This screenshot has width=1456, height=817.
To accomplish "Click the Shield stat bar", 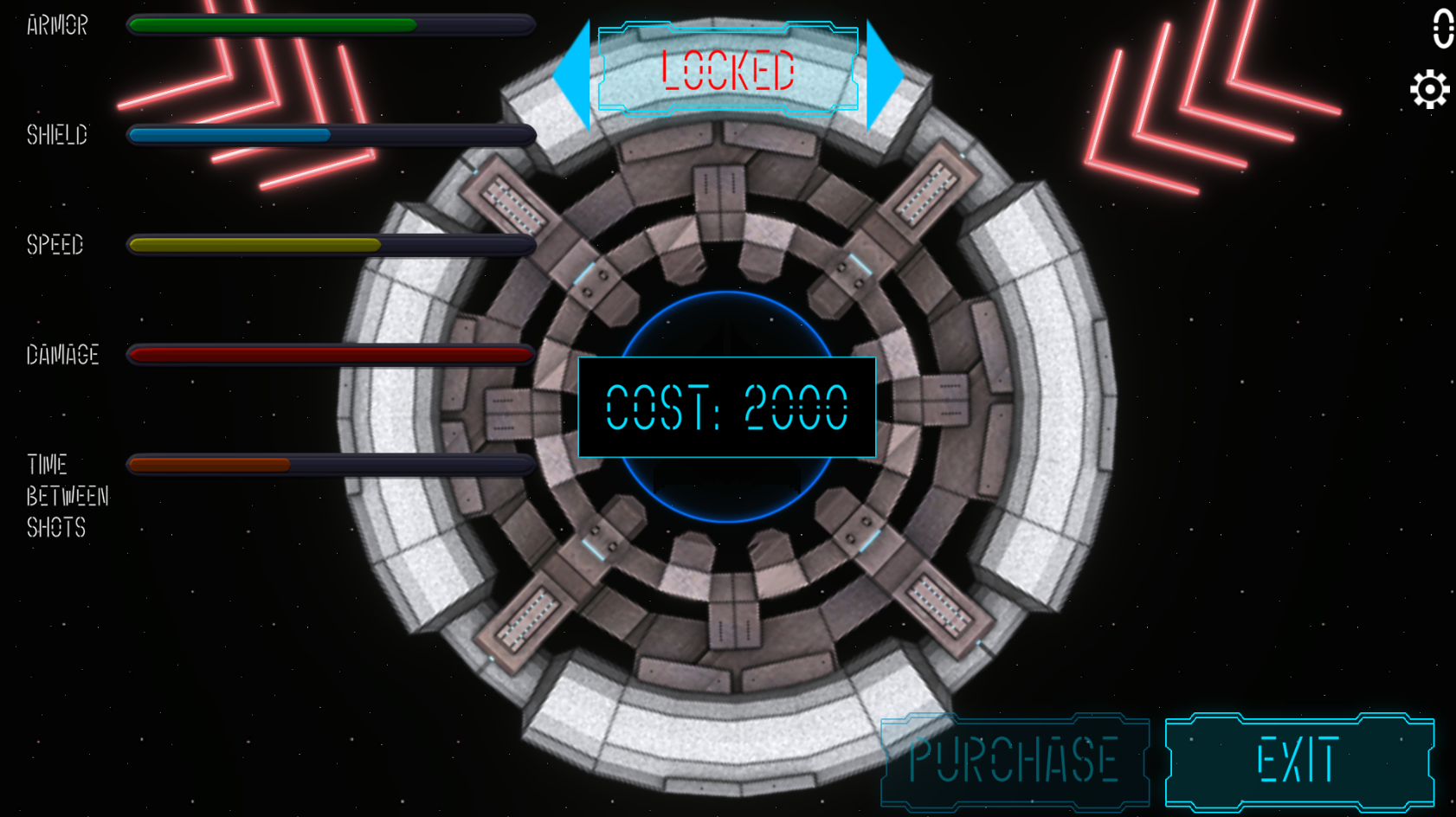I will tap(329, 134).
